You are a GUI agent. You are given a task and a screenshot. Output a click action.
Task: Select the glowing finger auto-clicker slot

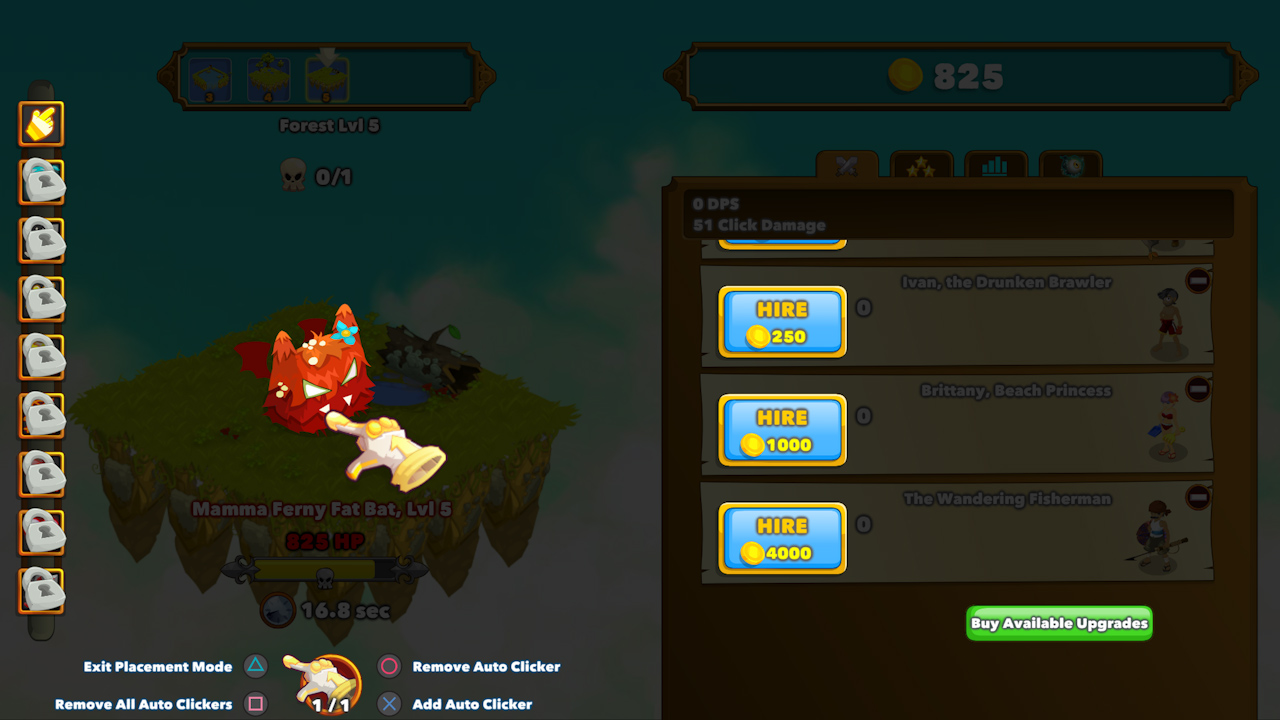(41, 124)
